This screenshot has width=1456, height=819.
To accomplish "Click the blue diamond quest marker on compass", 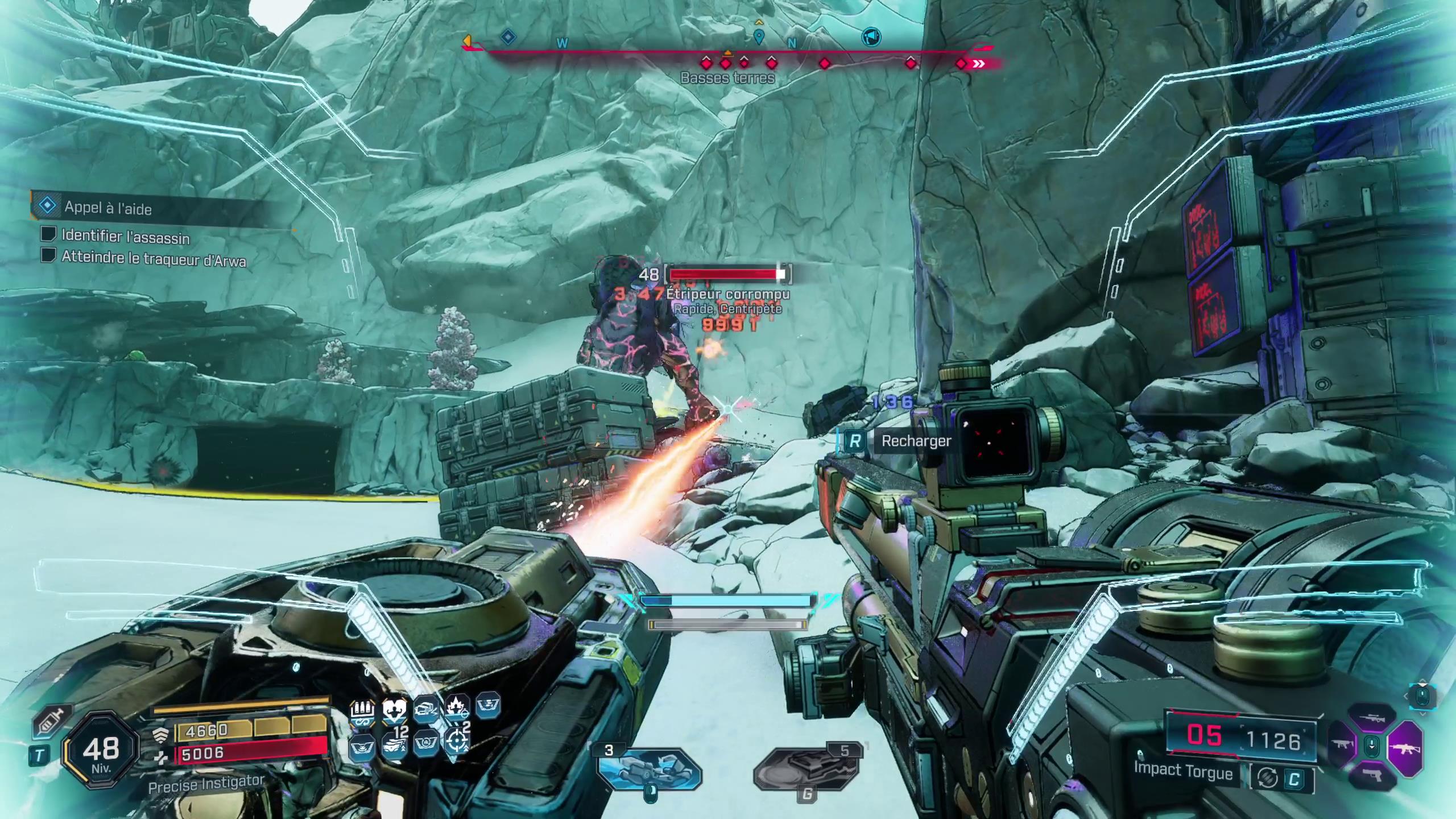I will (508, 38).
